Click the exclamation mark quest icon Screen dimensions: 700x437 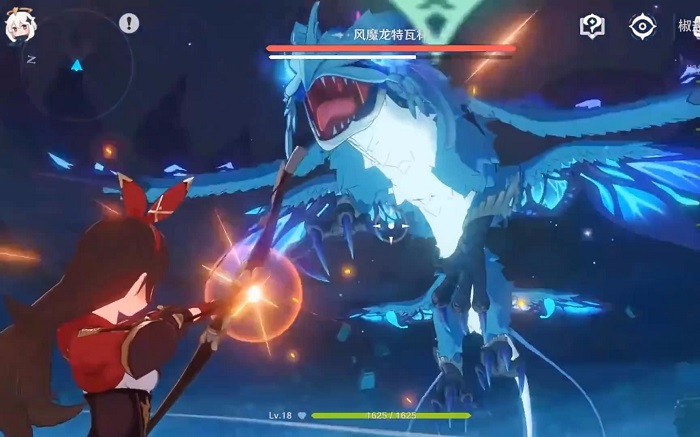(x=129, y=23)
